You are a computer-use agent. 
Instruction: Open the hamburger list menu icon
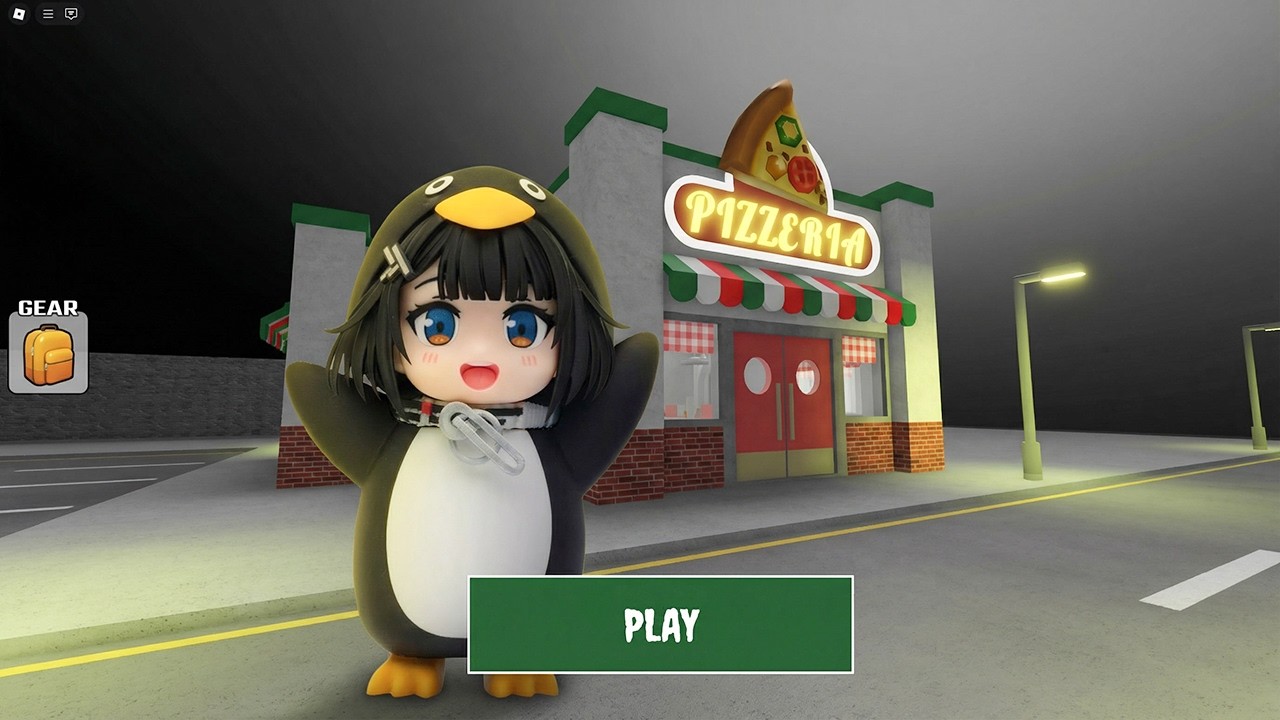pos(48,14)
